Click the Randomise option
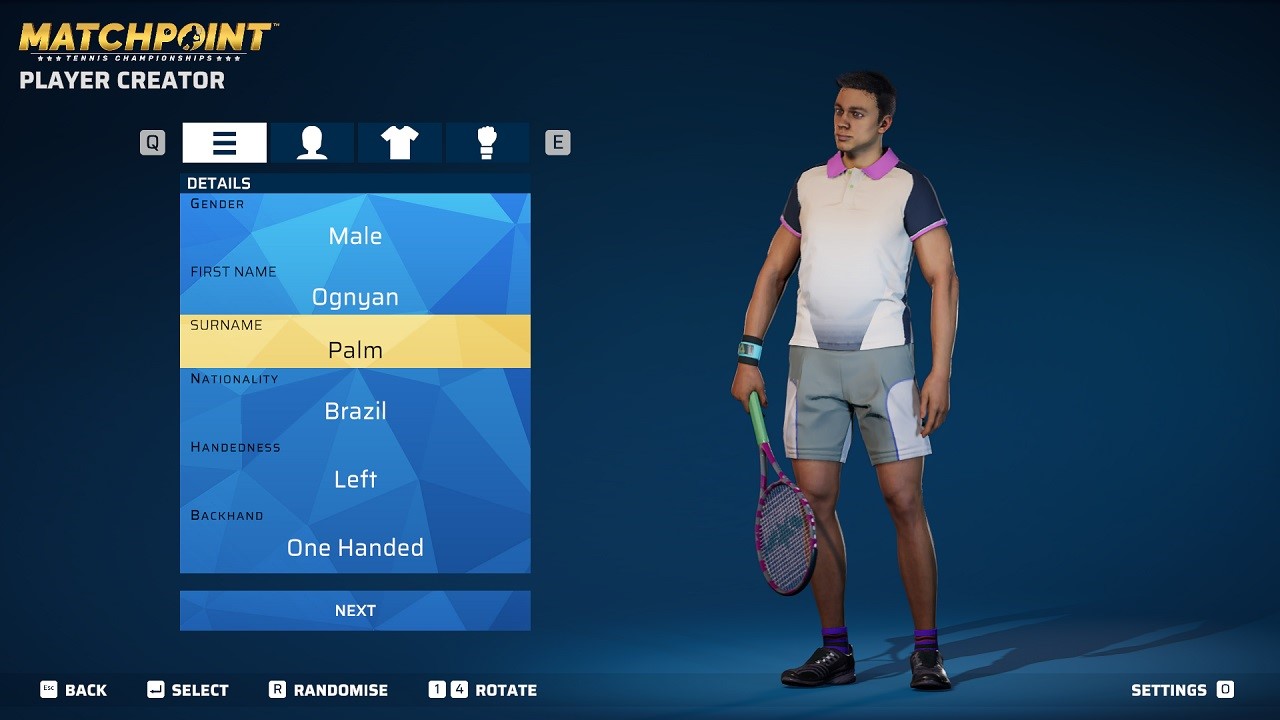1280x720 pixels. click(x=329, y=690)
